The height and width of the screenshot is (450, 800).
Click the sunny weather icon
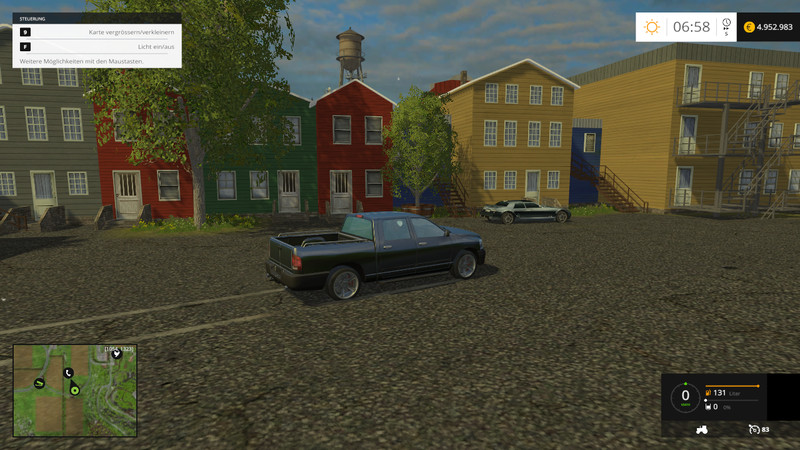click(x=652, y=27)
